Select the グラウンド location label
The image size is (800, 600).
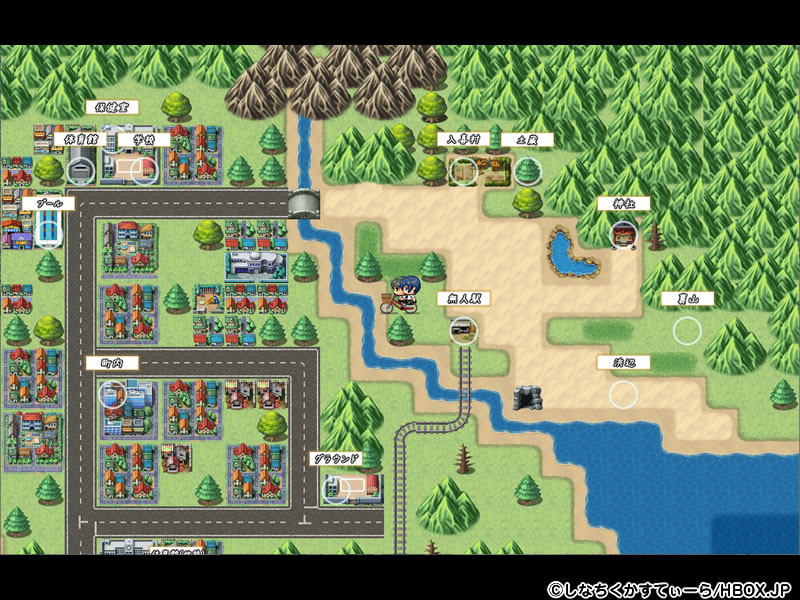tap(336, 459)
